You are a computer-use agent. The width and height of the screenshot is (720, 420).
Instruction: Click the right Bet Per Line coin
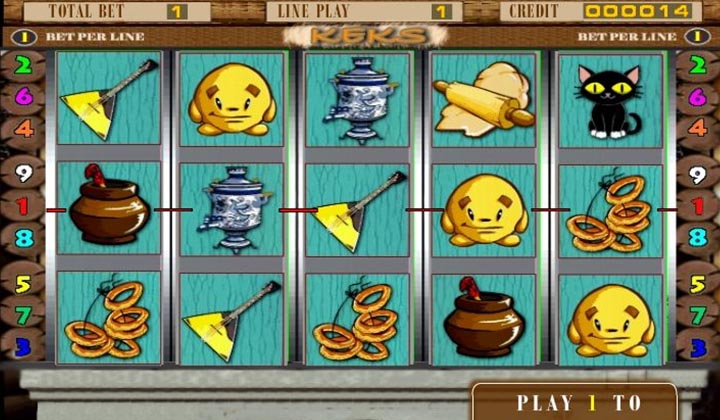pyautogui.click(x=696, y=37)
